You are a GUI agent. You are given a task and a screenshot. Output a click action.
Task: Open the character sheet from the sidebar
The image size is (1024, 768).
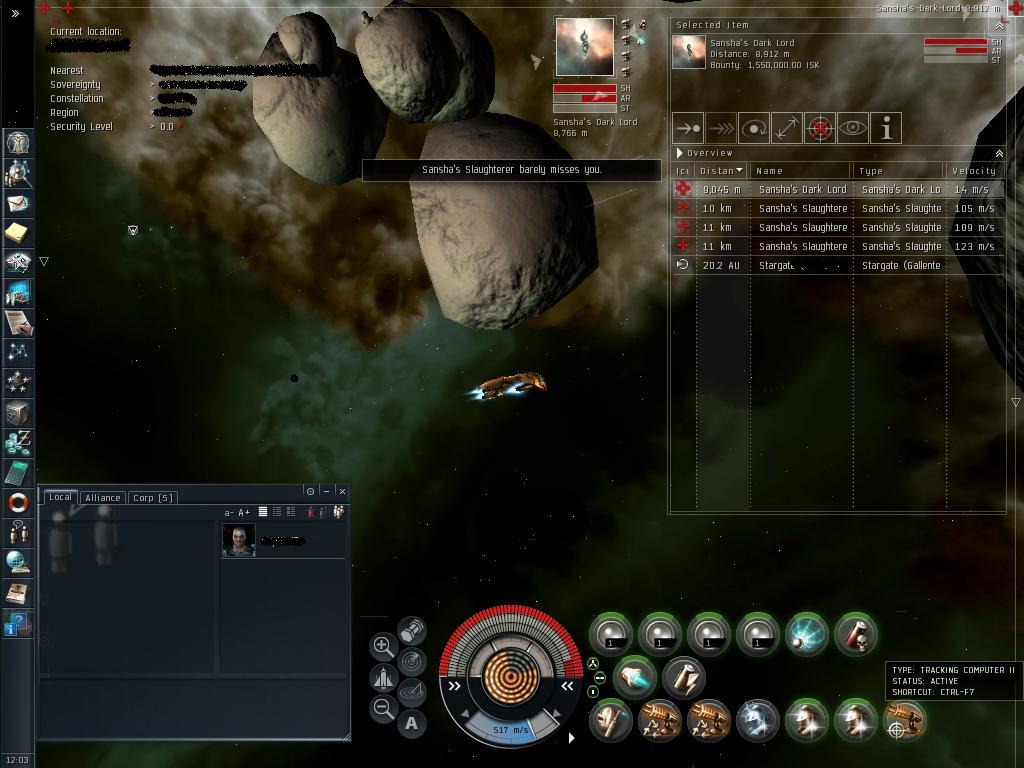[x=18, y=142]
